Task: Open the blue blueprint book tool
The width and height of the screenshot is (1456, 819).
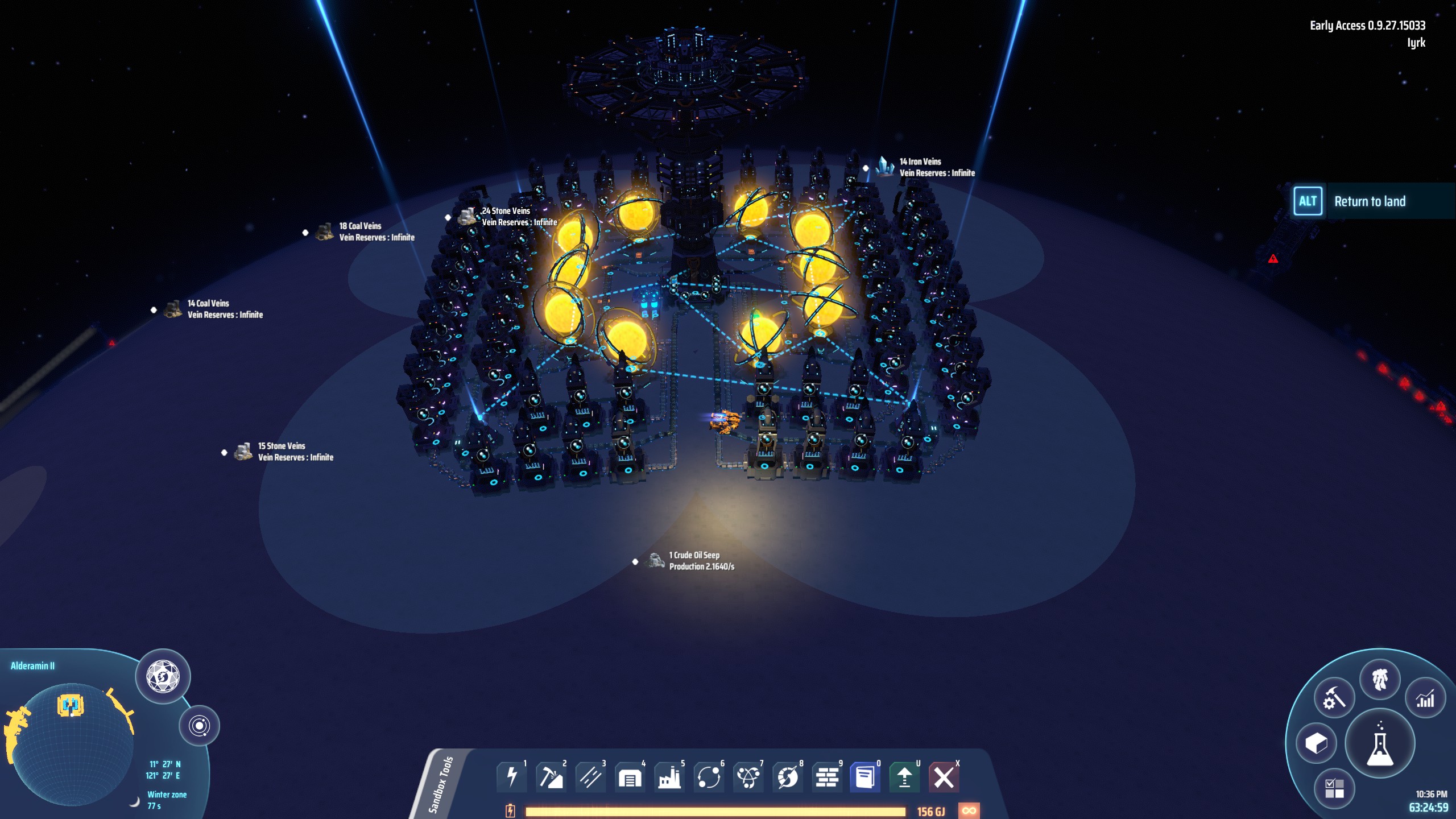Action: [x=865, y=777]
